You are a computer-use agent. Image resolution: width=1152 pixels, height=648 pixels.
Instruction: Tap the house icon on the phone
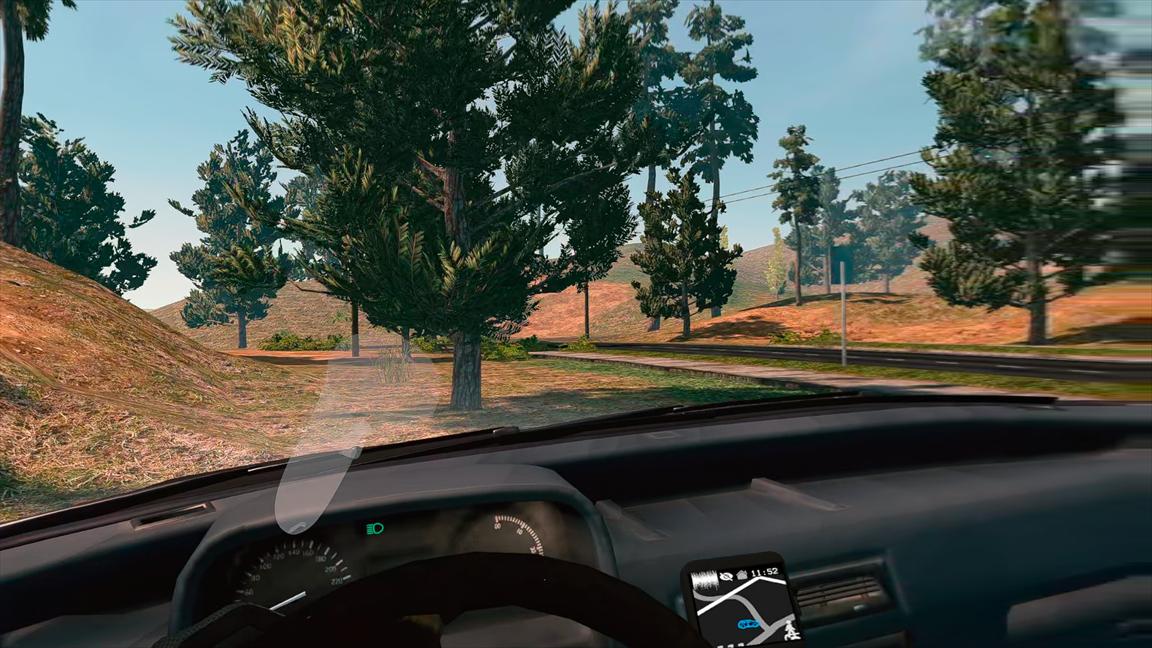pyautogui.click(x=742, y=574)
